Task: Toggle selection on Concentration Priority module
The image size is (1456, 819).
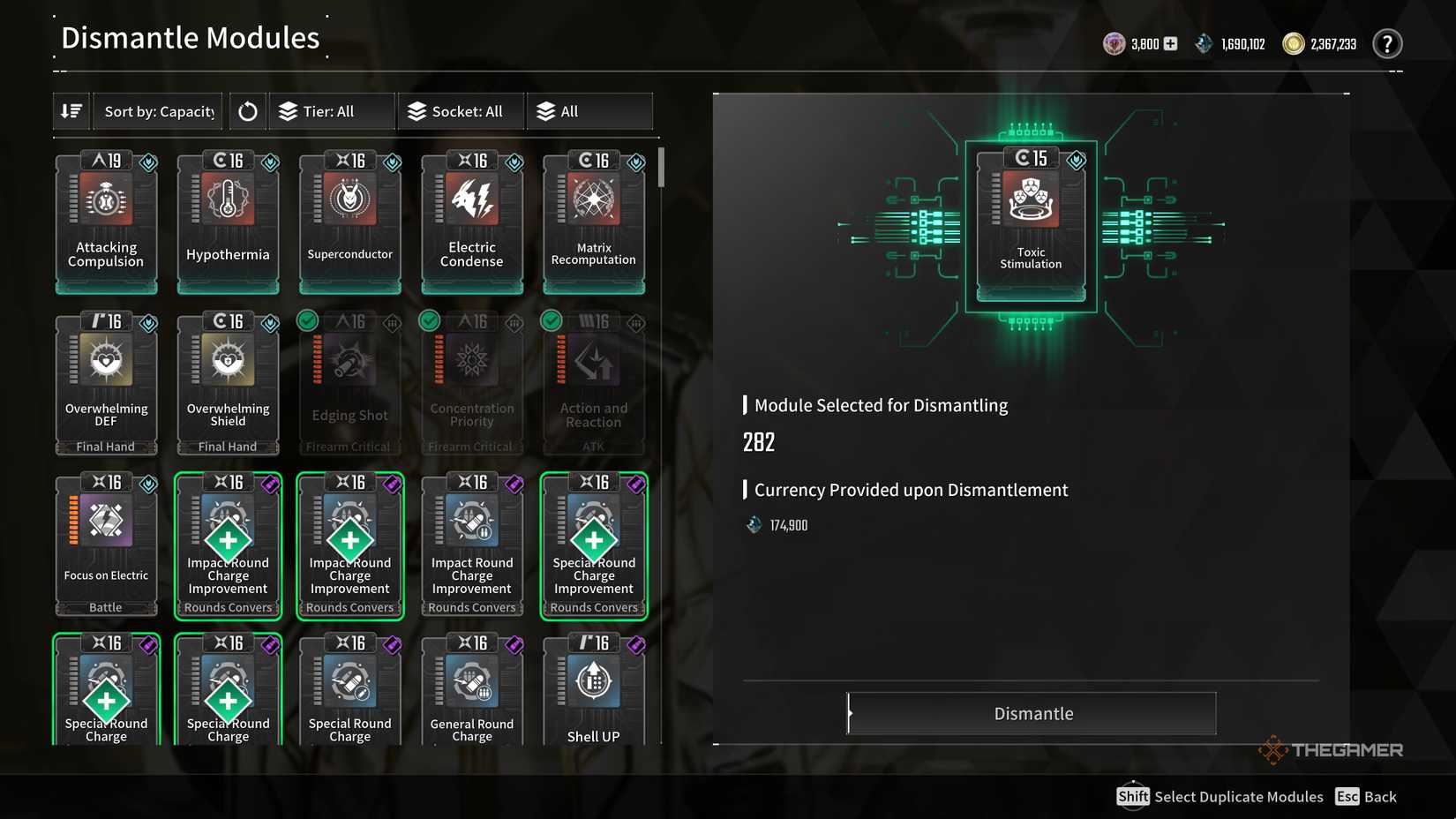Action: pyautogui.click(x=429, y=321)
